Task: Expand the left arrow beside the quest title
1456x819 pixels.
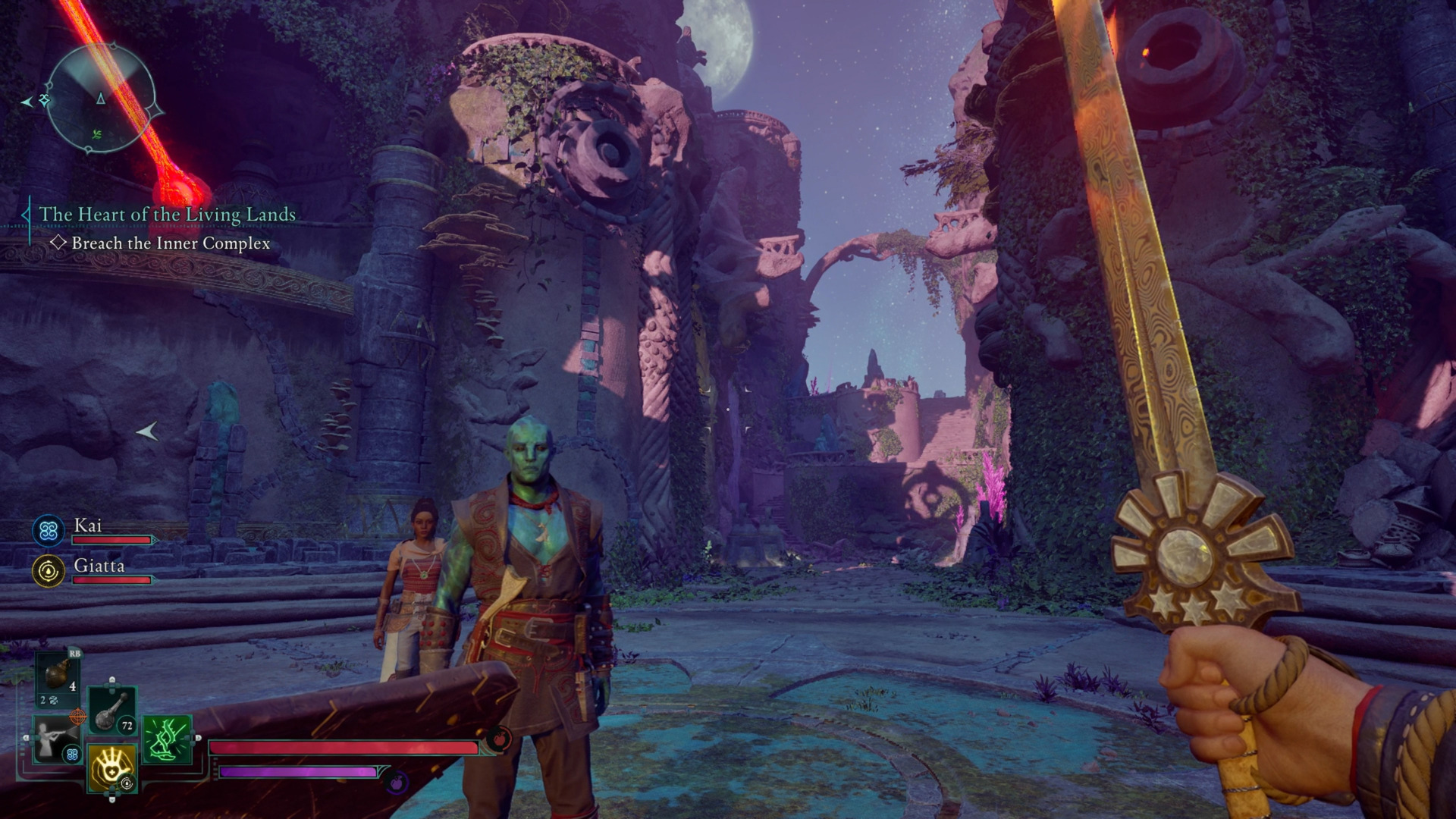Action: pyautogui.click(x=25, y=215)
